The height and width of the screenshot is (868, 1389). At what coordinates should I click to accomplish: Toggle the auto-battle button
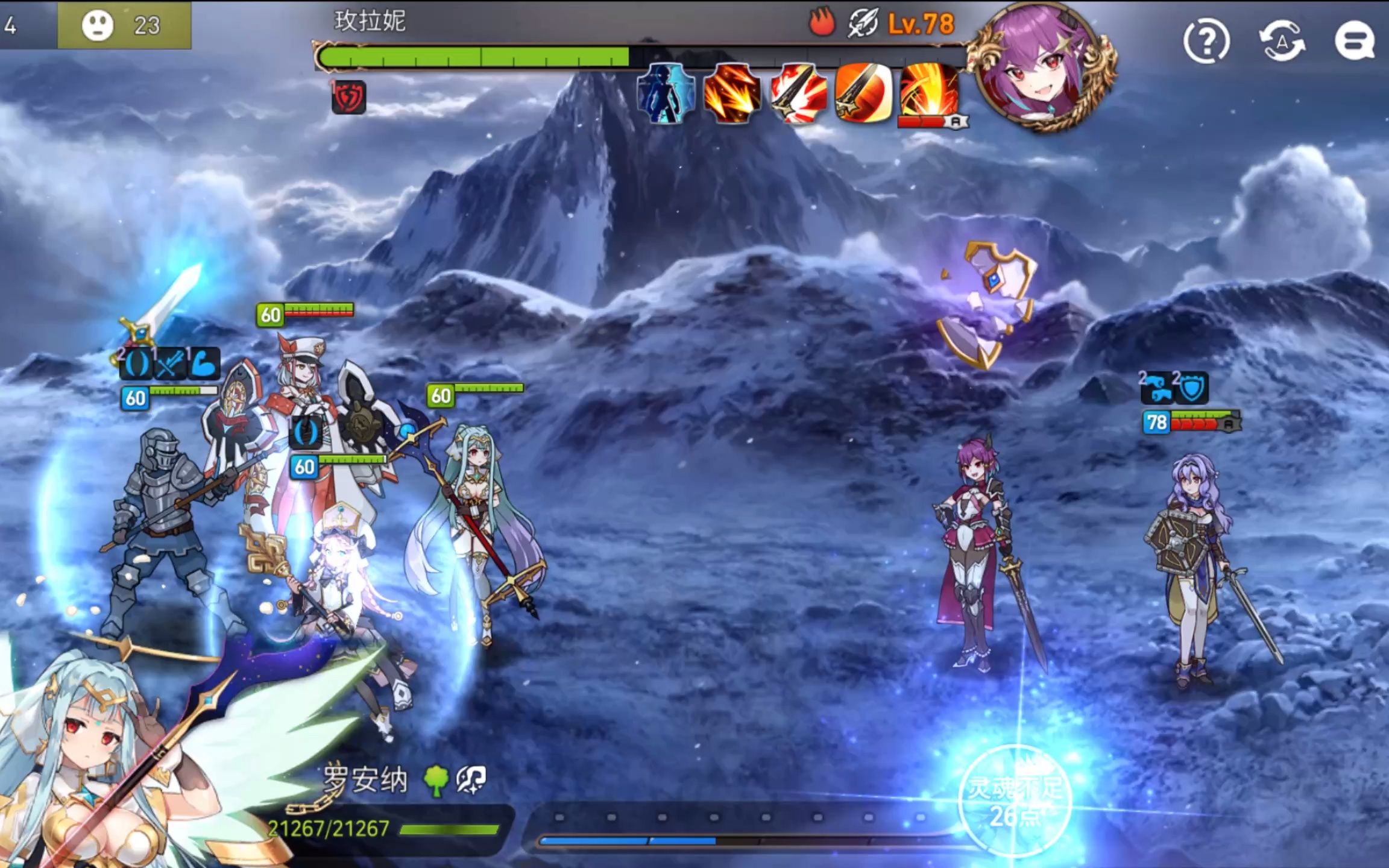[1282, 42]
